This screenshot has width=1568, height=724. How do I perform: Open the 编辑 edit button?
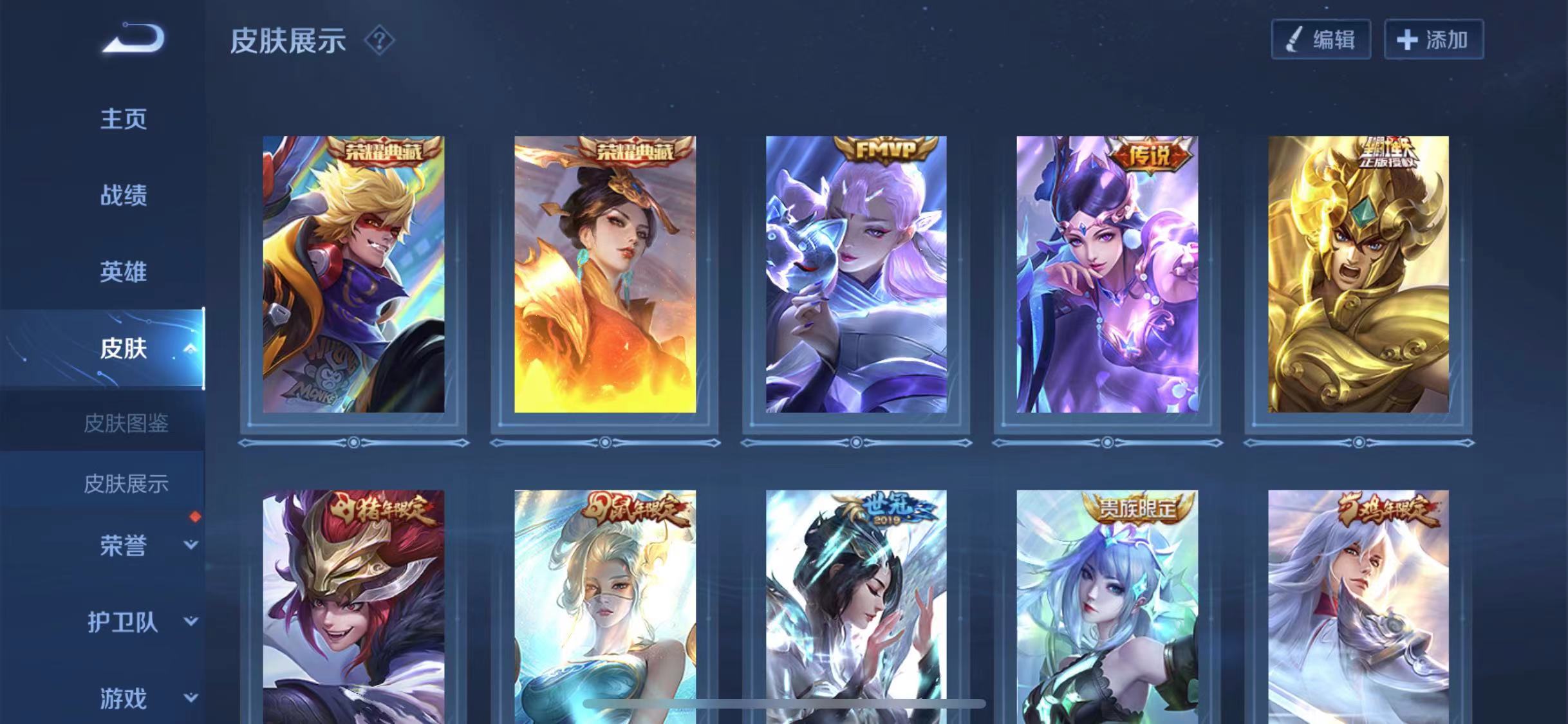pyautogui.click(x=1320, y=40)
